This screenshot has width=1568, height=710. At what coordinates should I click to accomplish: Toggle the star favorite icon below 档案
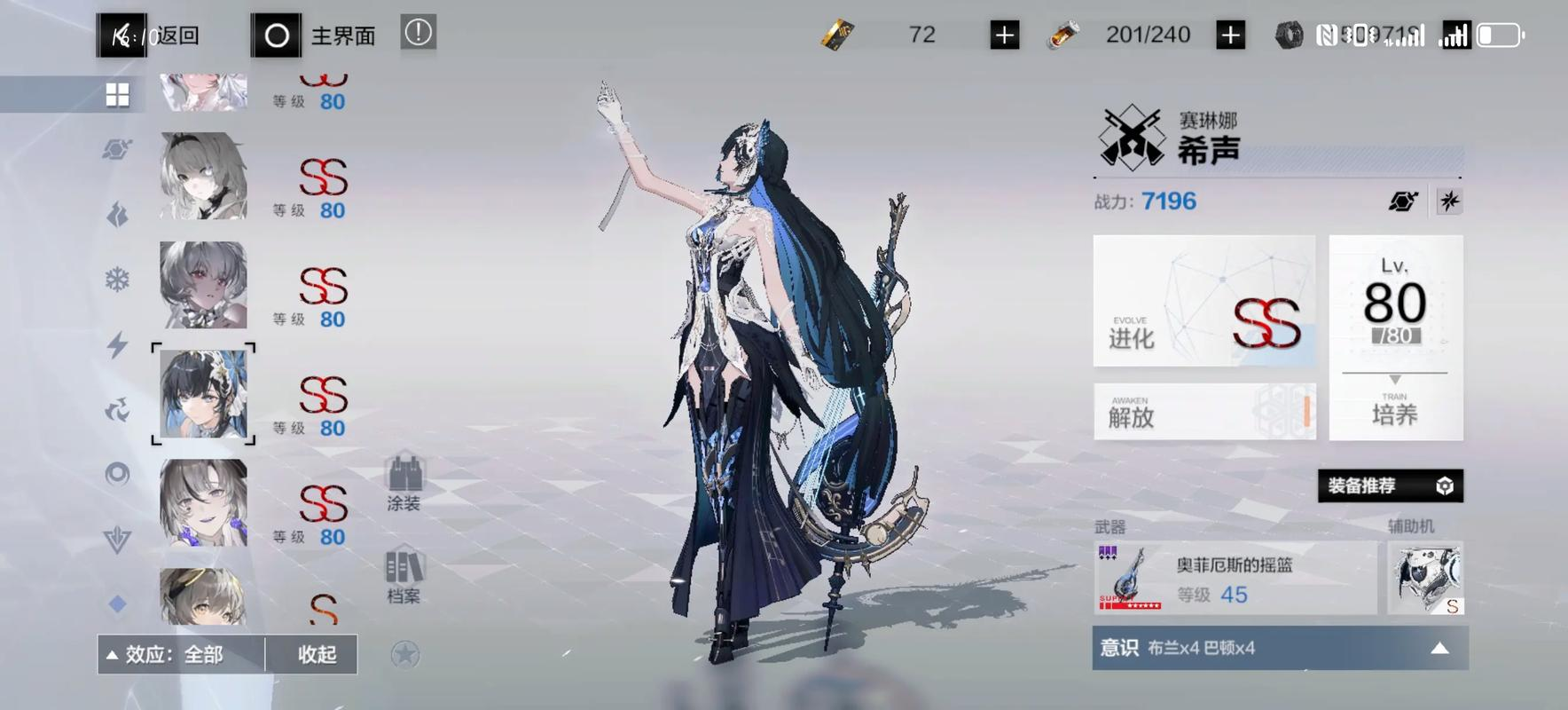(406, 655)
